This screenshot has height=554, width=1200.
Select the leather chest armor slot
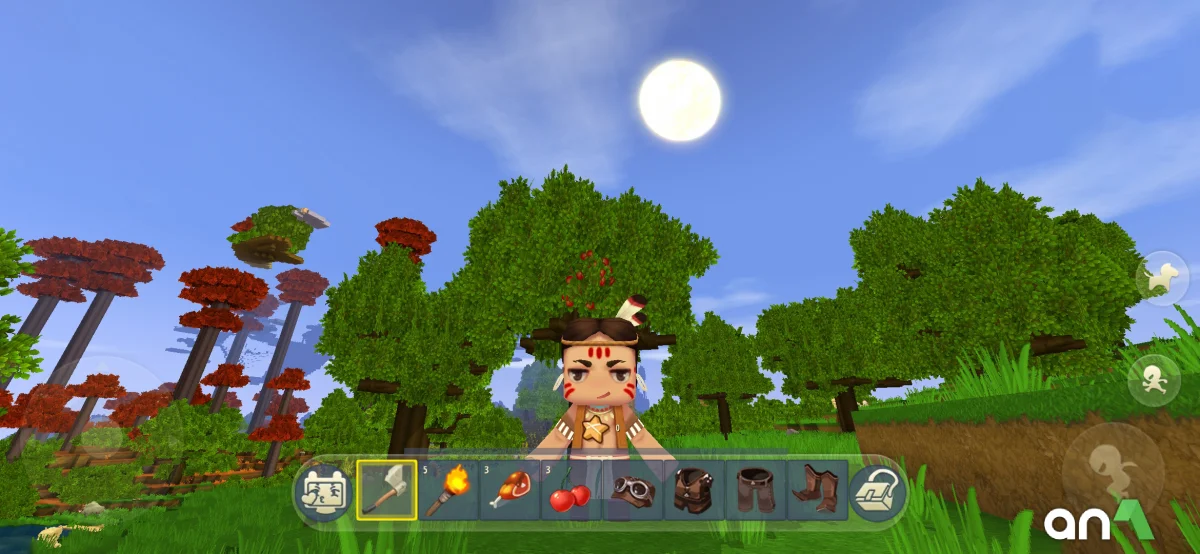[694, 490]
